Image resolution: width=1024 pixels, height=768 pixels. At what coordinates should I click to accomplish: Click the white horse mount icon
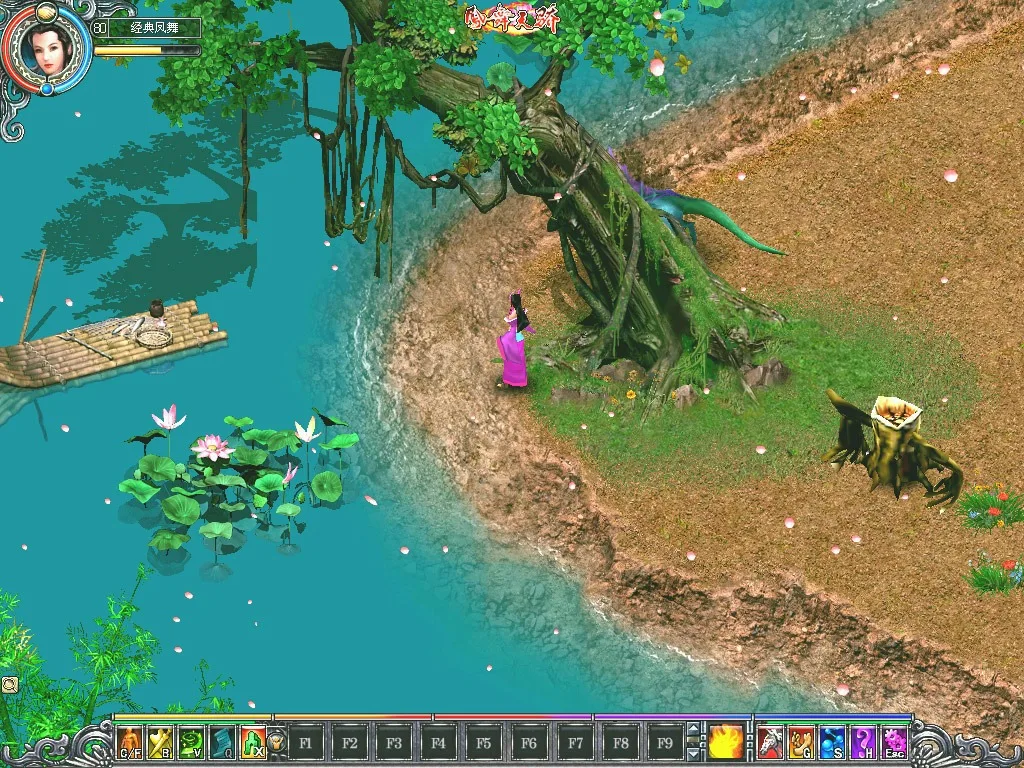(x=769, y=742)
